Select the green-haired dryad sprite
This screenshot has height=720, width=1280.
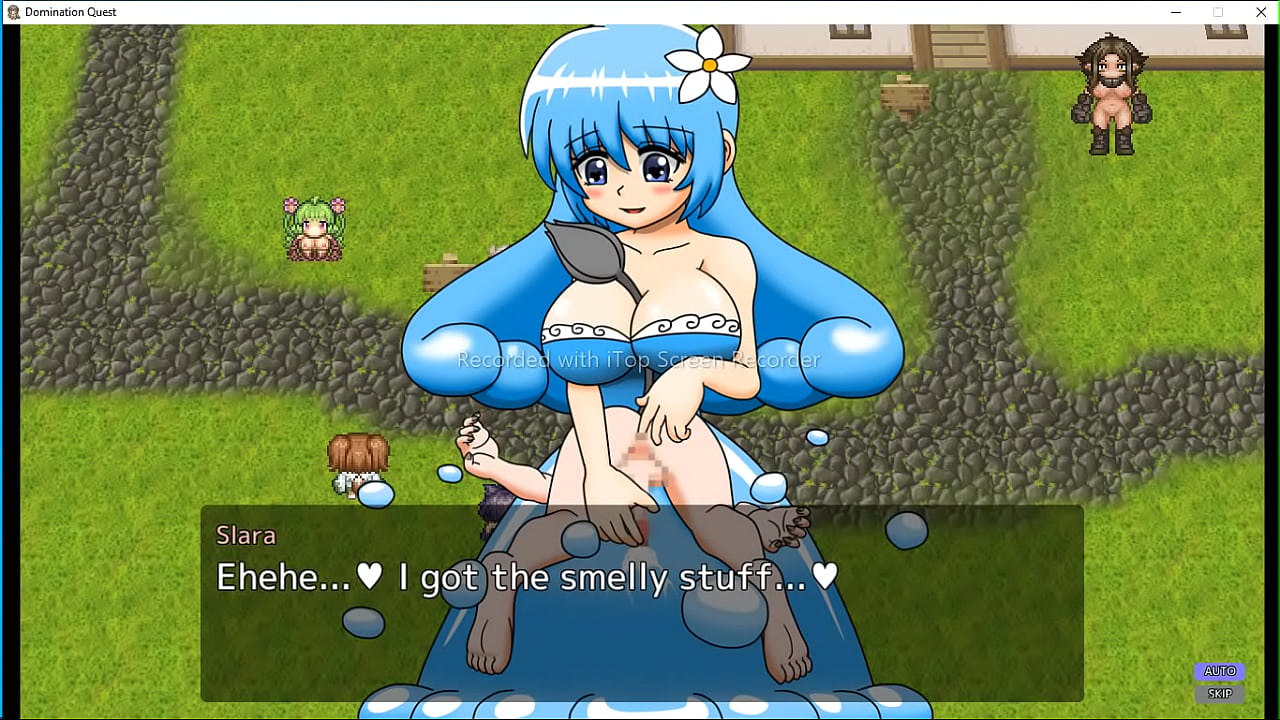click(313, 225)
